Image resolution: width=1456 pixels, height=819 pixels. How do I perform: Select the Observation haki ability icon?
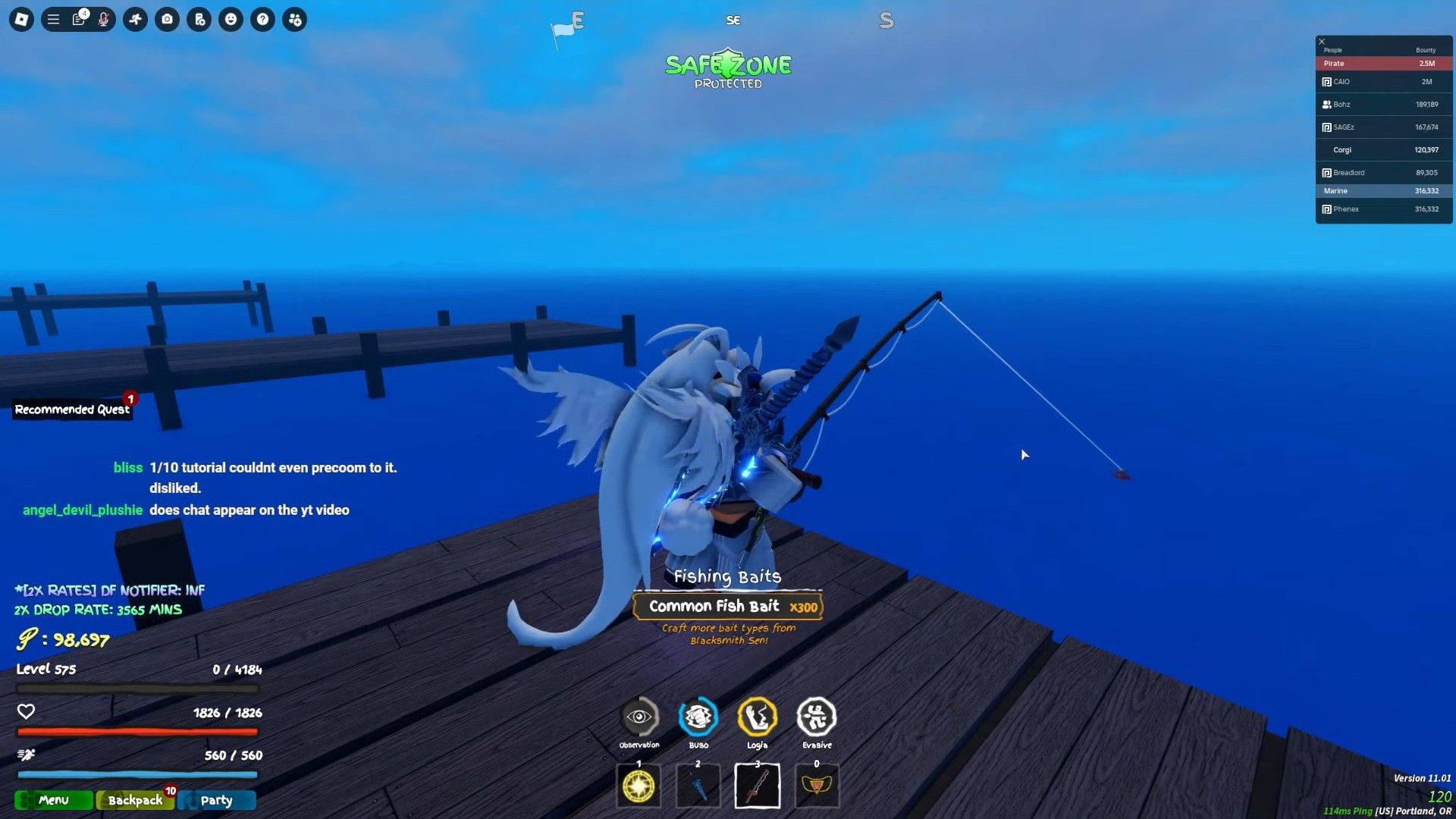tap(639, 717)
